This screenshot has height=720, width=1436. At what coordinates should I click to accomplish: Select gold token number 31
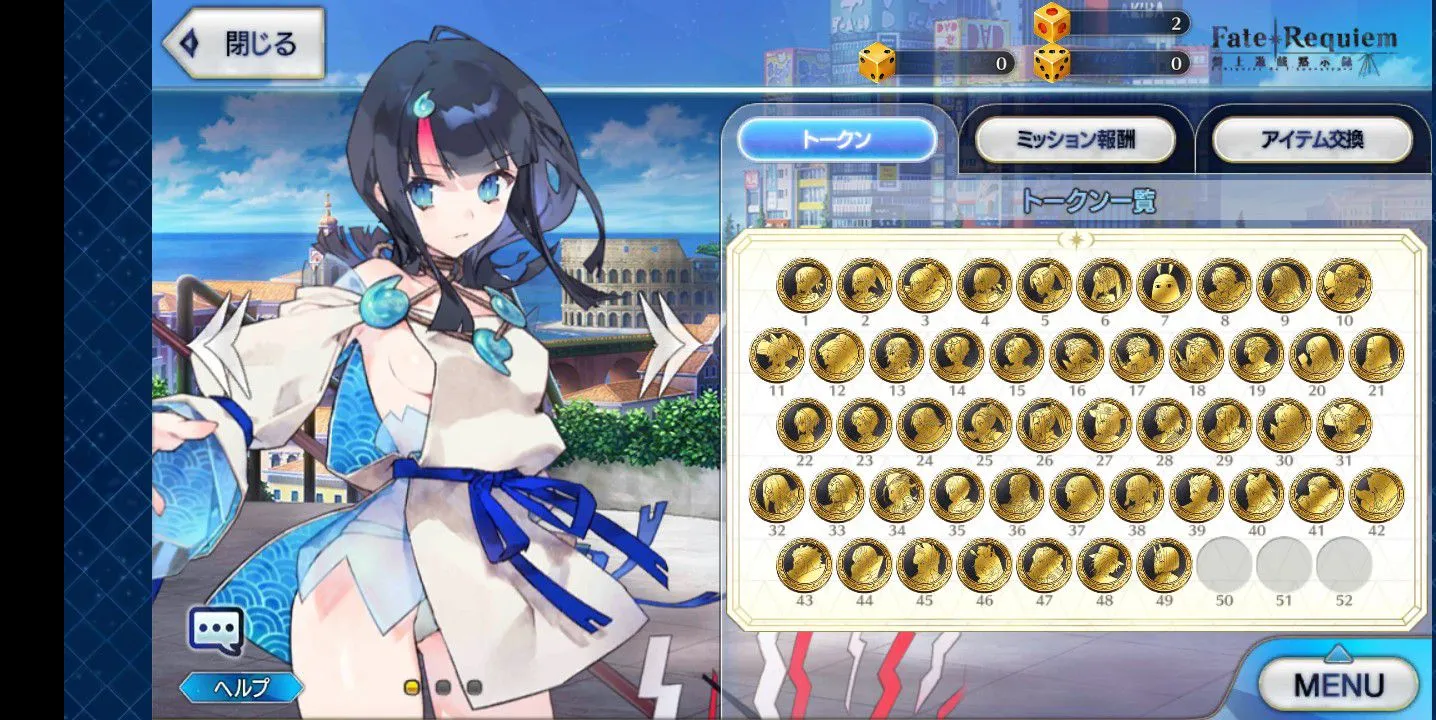1344,425
